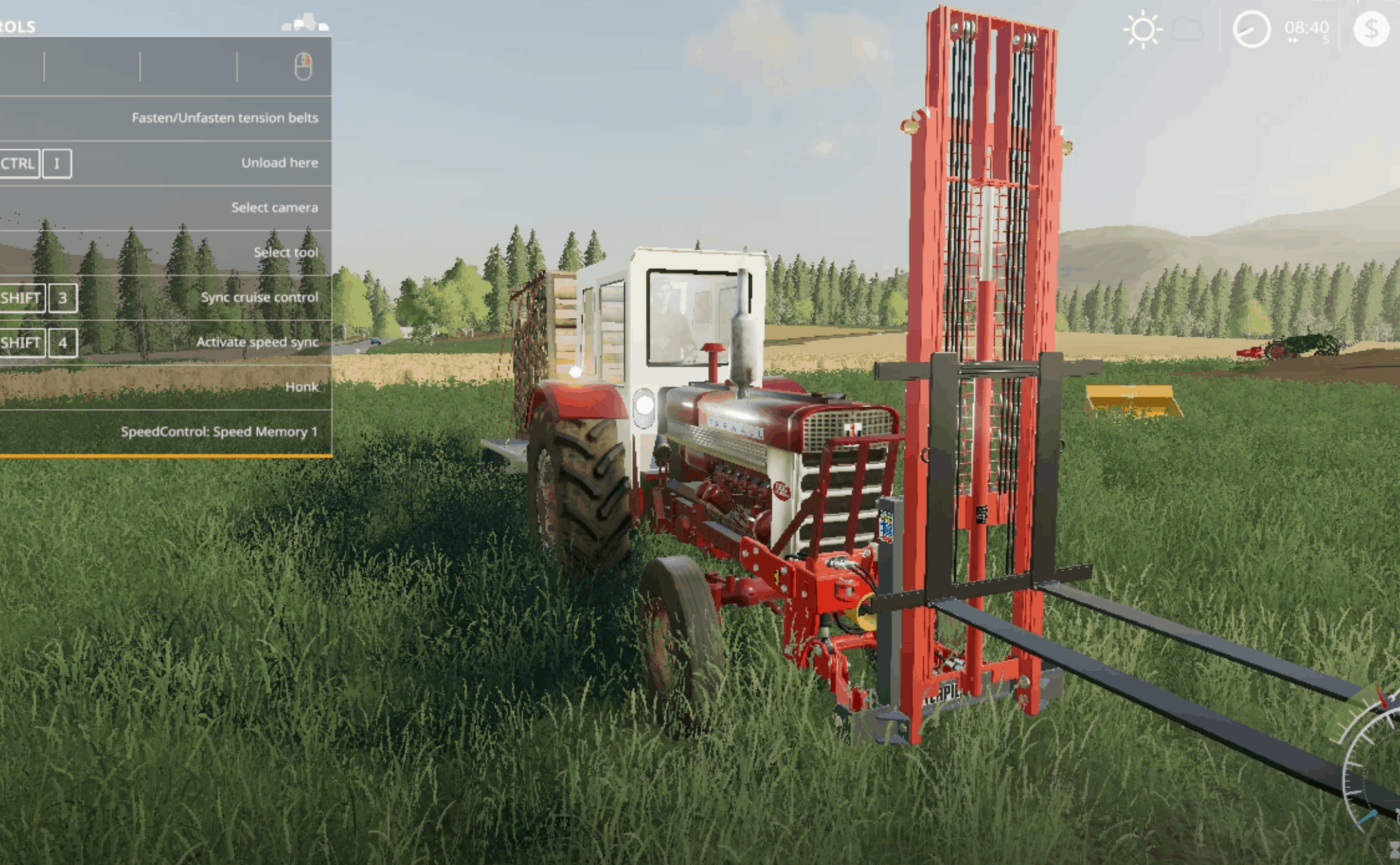Image resolution: width=1400 pixels, height=865 pixels.
Task: Activate SpeedControl: Speed Memory 1
Action: (221, 432)
